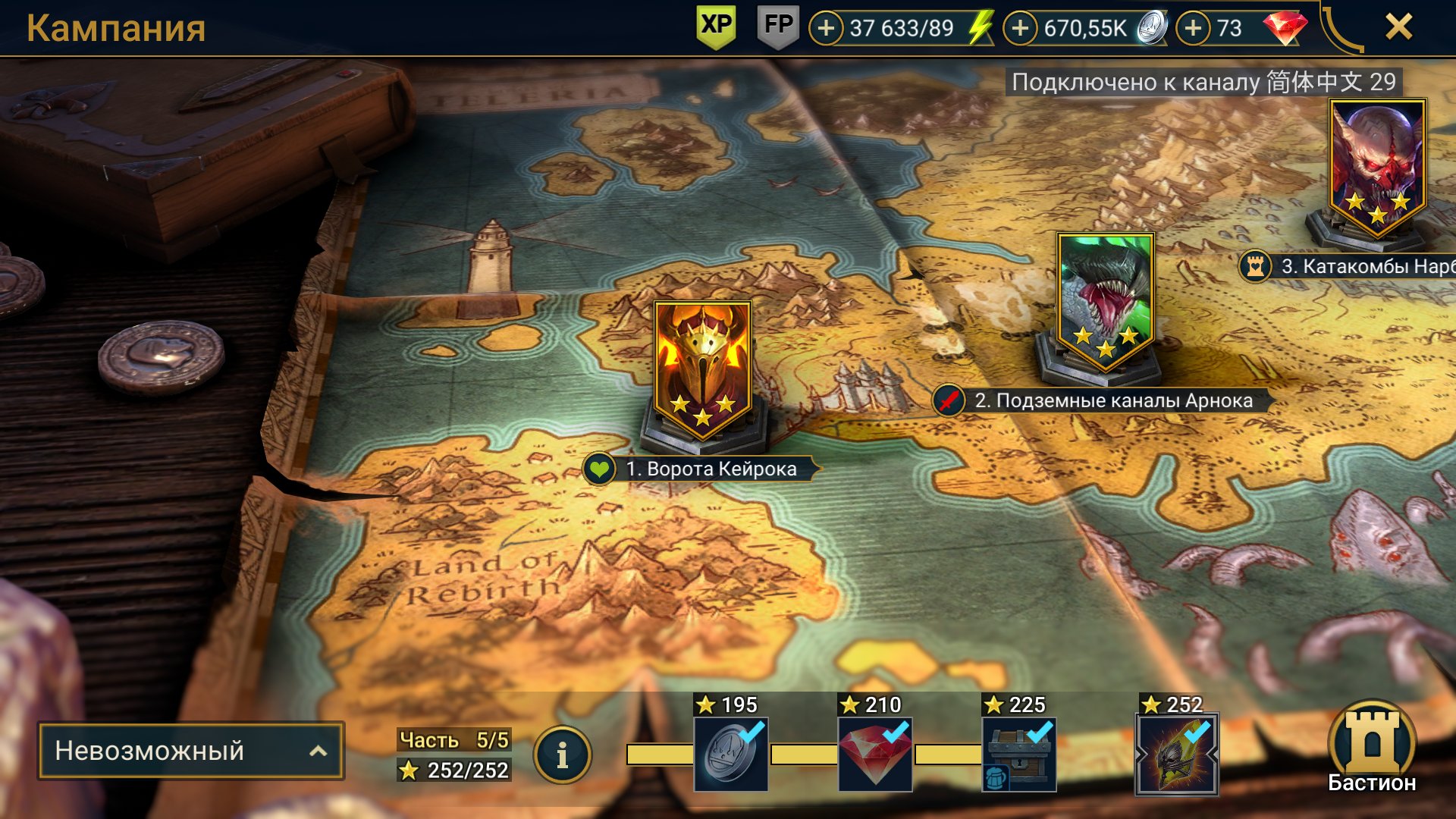Viewport: 1456px width, 819px height.
Task: Open the XP boost icon
Action: [716, 27]
